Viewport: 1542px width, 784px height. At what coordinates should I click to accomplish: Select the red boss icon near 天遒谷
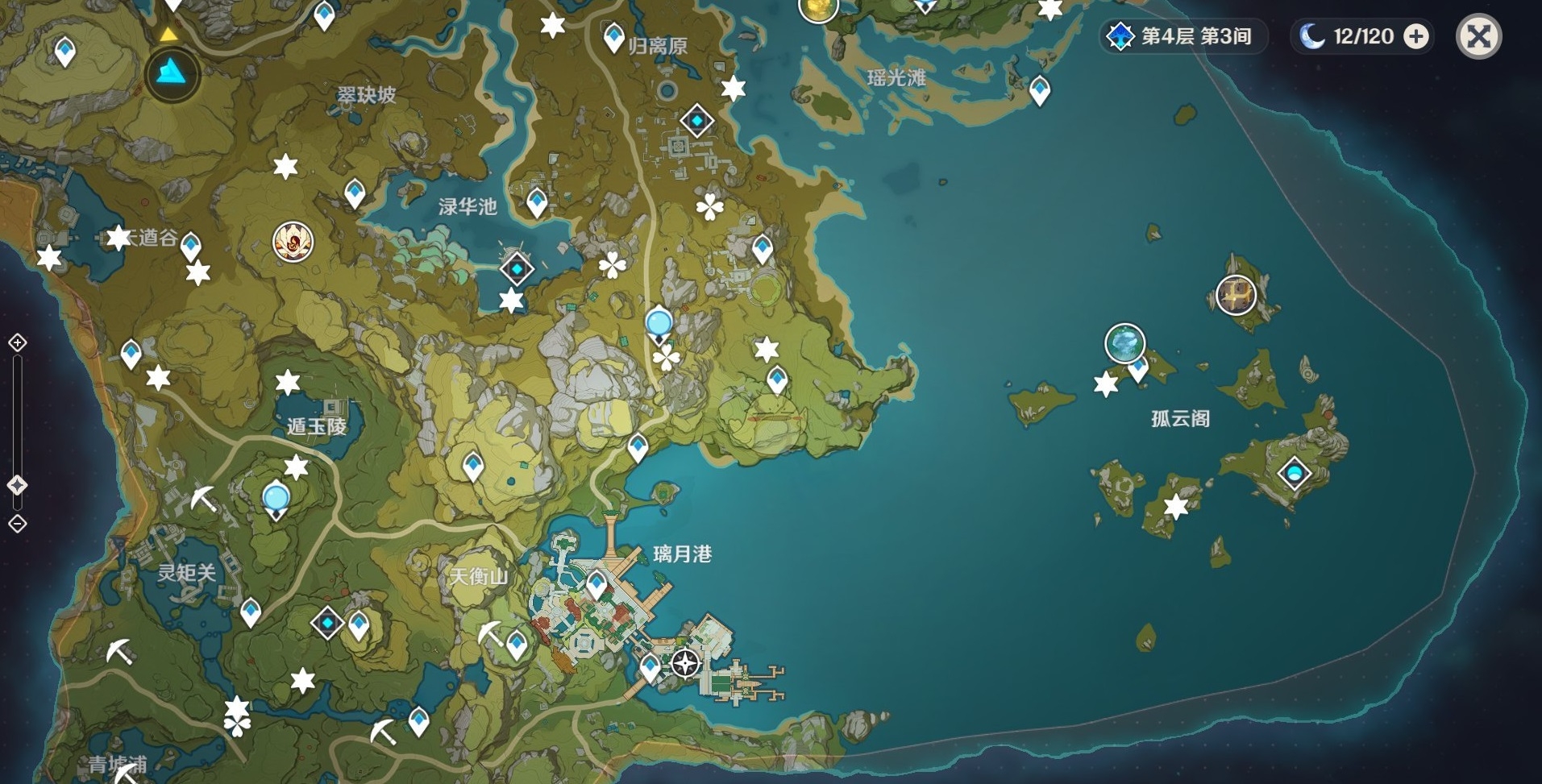(x=293, y=241)
